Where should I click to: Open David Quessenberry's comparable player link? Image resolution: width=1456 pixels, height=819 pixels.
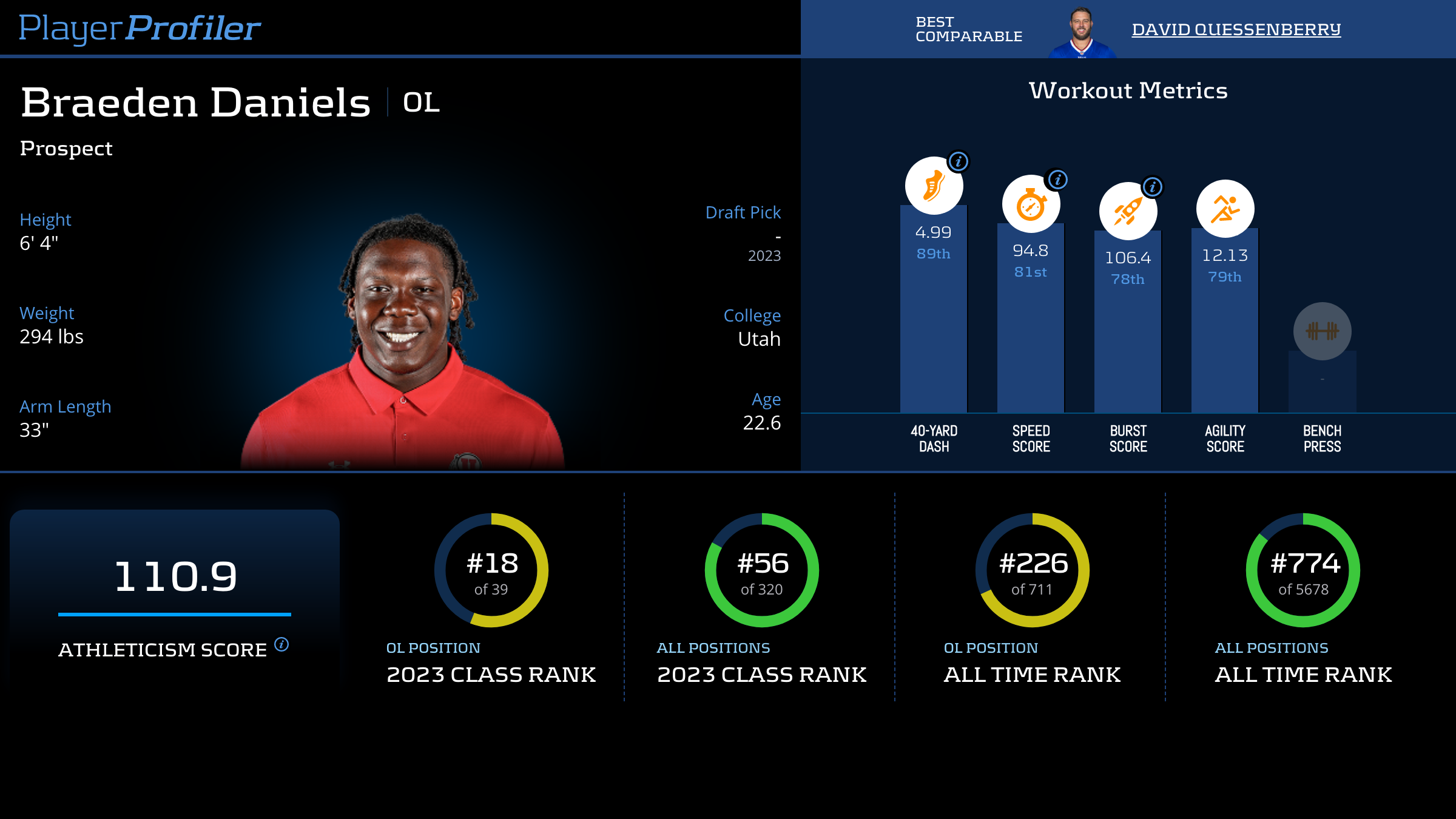(x=1236, y=29)
